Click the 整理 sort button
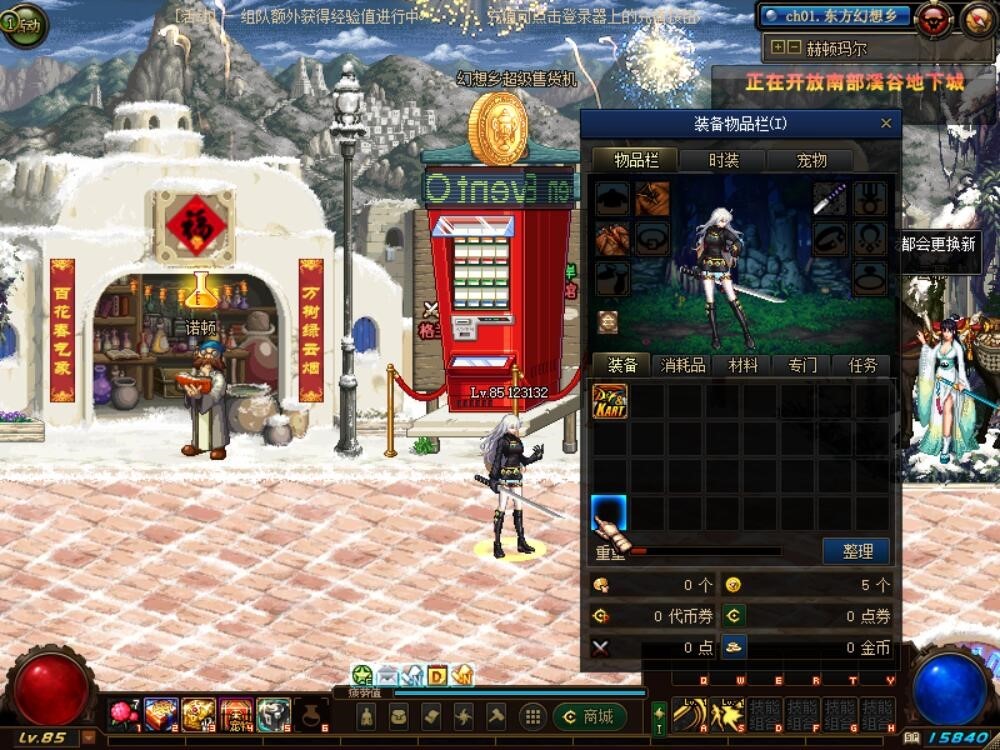1000x750 pixels. click(857, 551)
